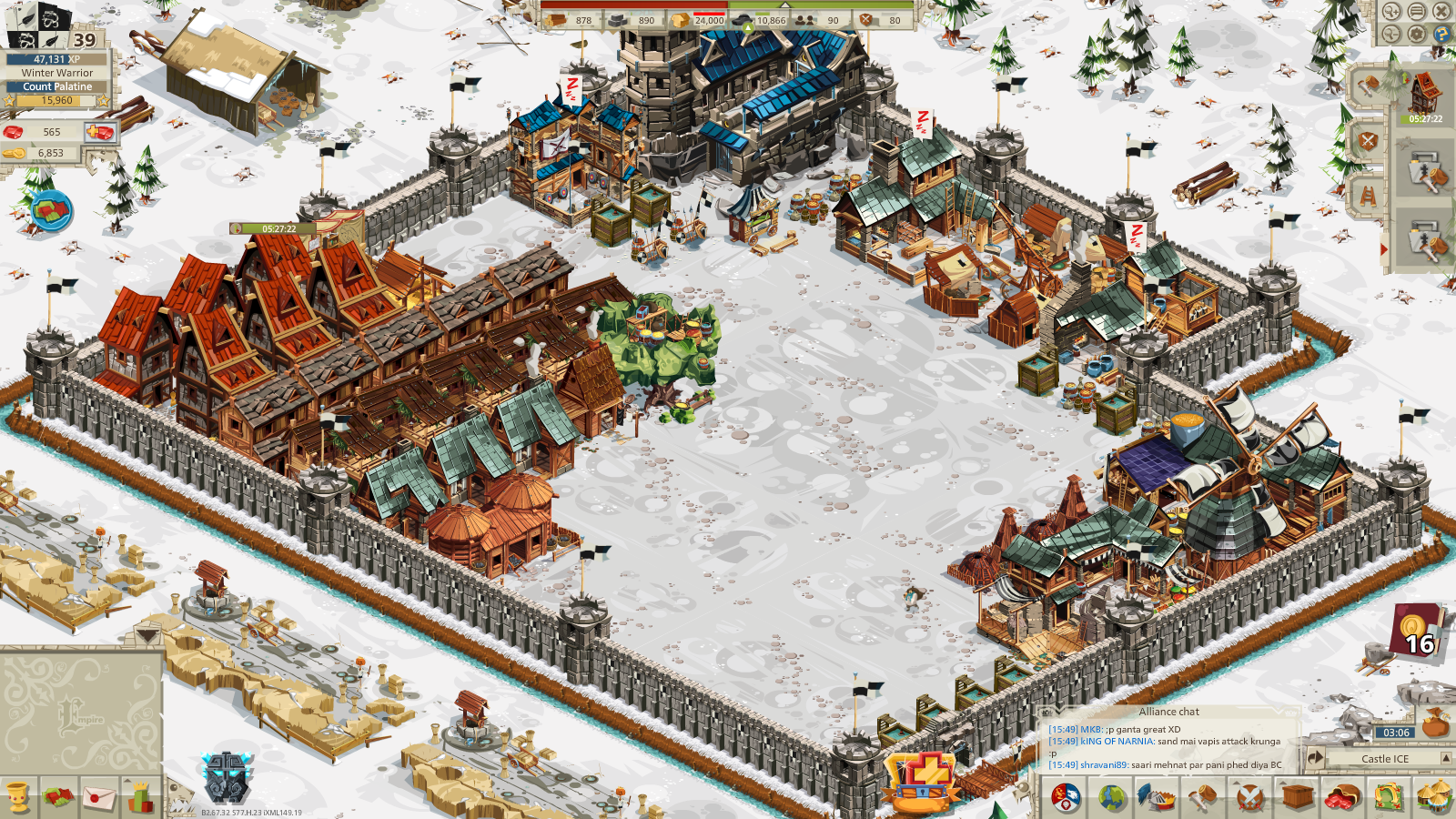Open the golden cup rankings icon
The width and height of the screenshot is (1456, 819).
(x=16, y=799)
